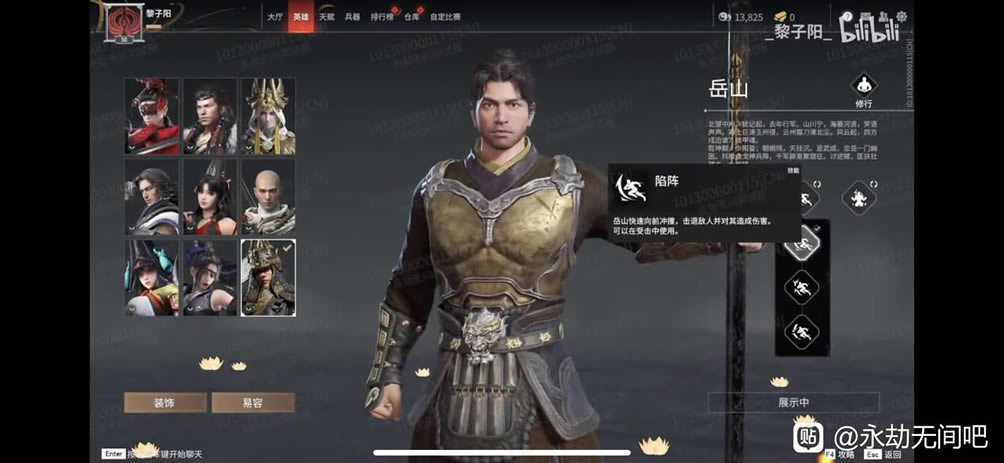Pick the bald monk hero portrait
Image resolution: width=1004 pixels, height=463 pixels.
pos(268,196)
